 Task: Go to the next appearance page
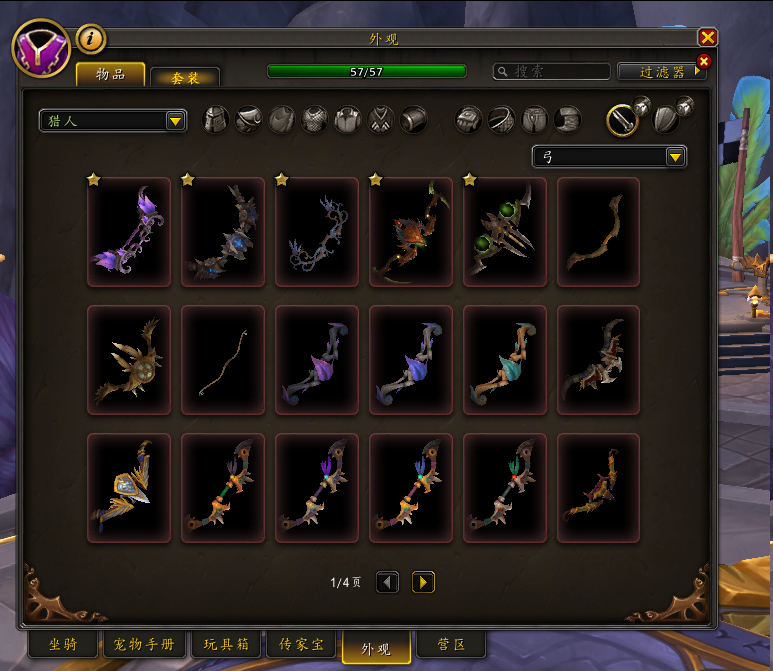(423, 582)
